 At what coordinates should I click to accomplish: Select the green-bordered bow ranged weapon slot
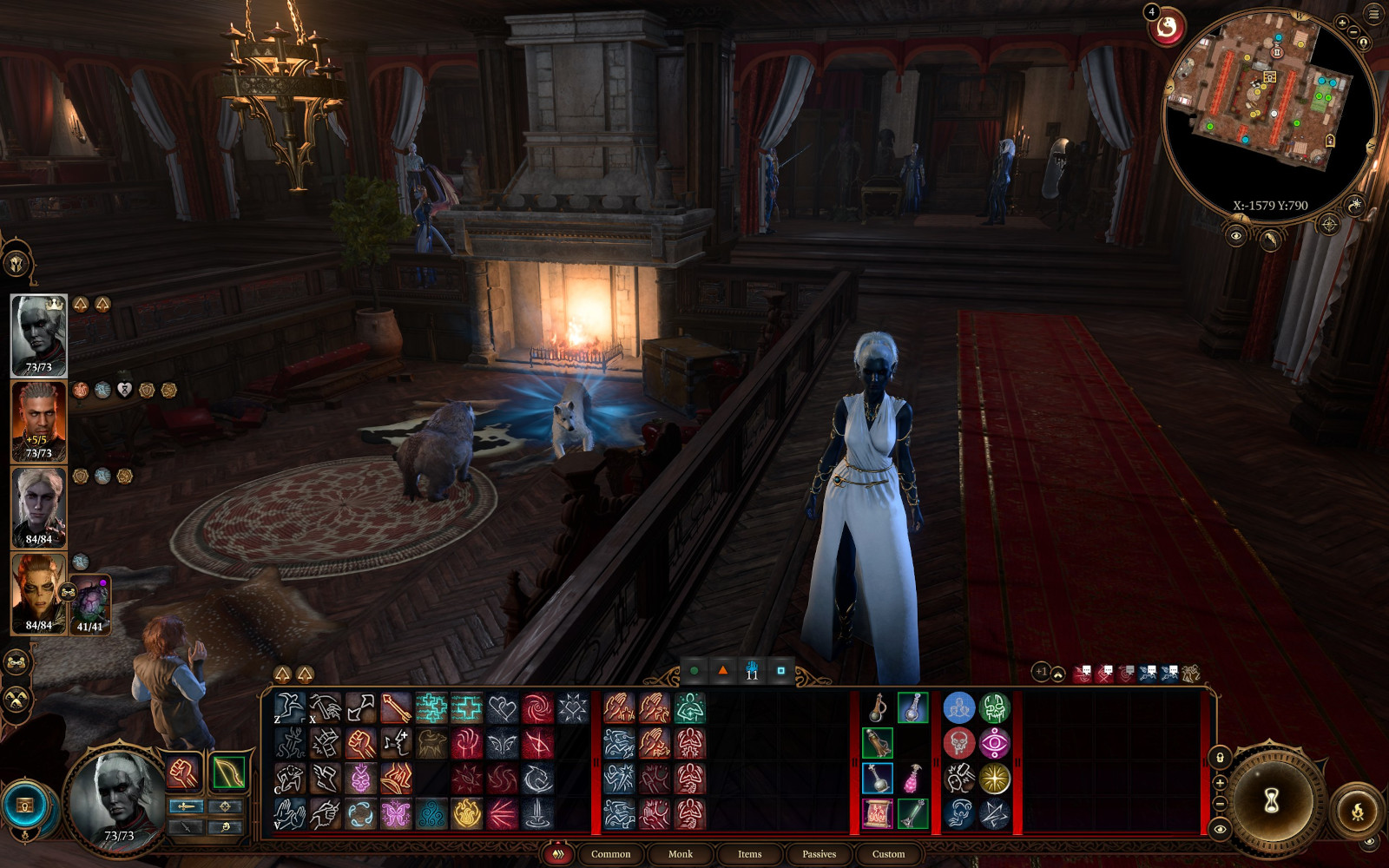227,773
